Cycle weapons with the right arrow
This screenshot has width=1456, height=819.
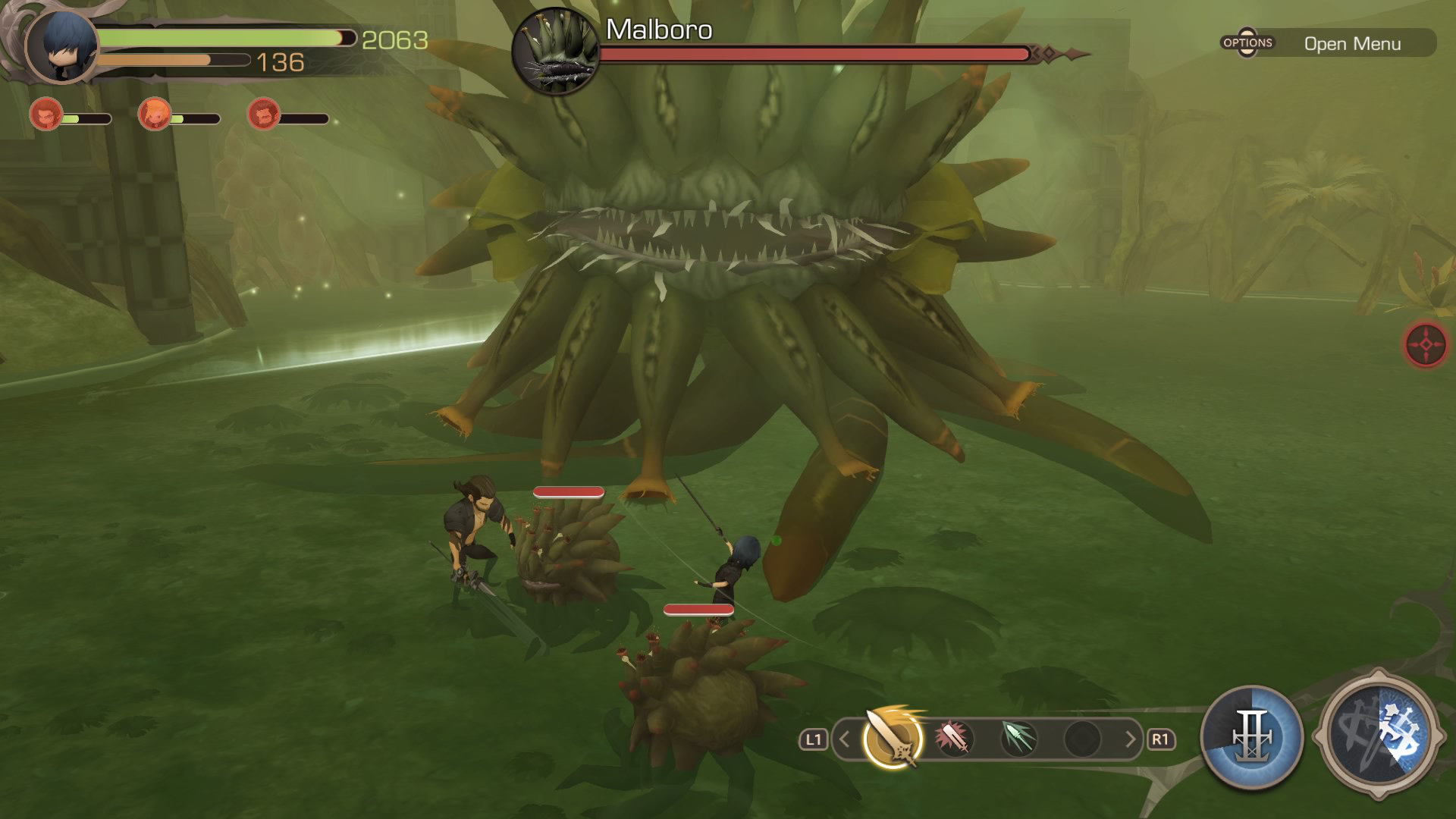pos(1130,739)
